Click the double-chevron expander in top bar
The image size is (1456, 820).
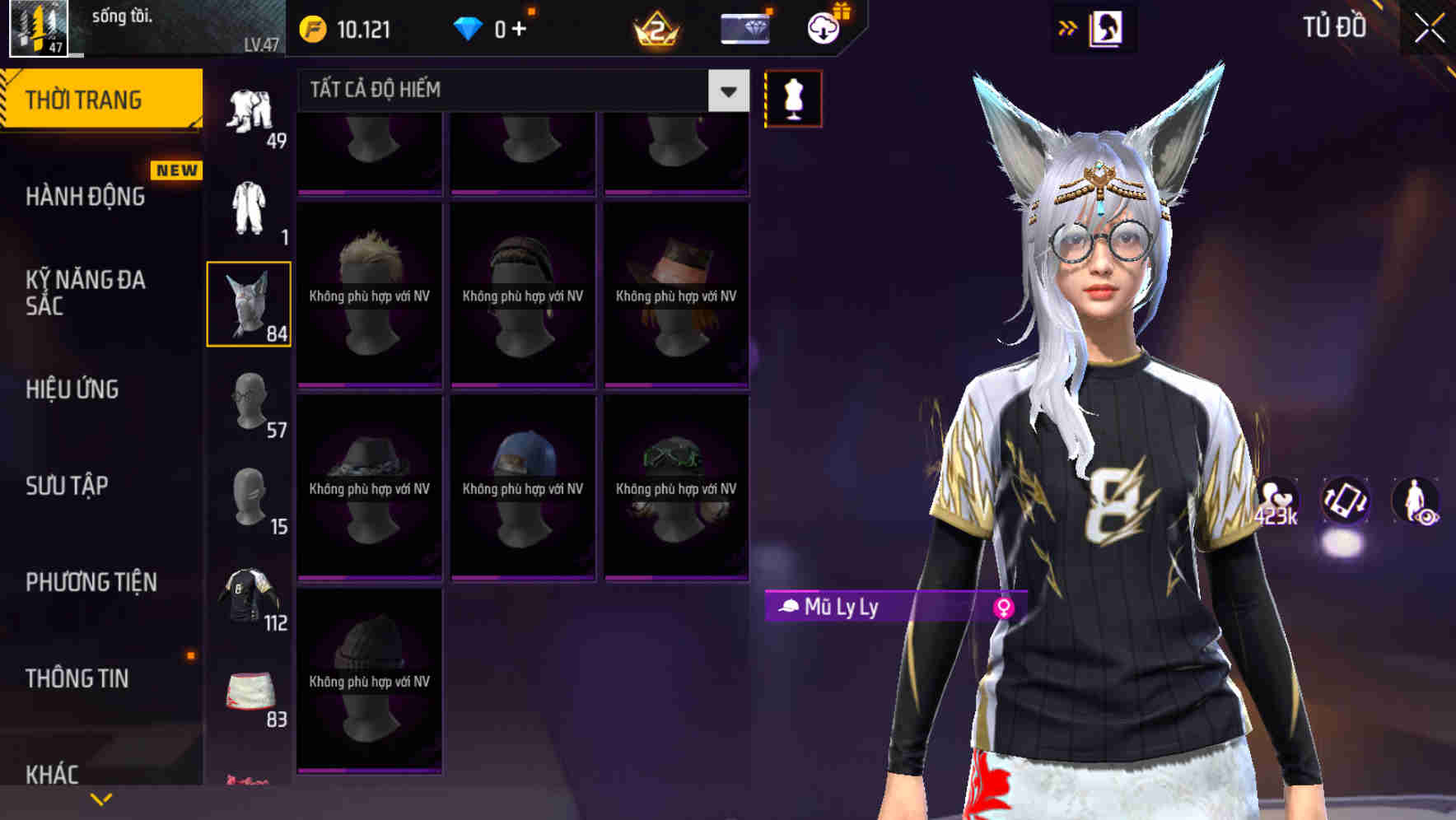[1067, 27]
